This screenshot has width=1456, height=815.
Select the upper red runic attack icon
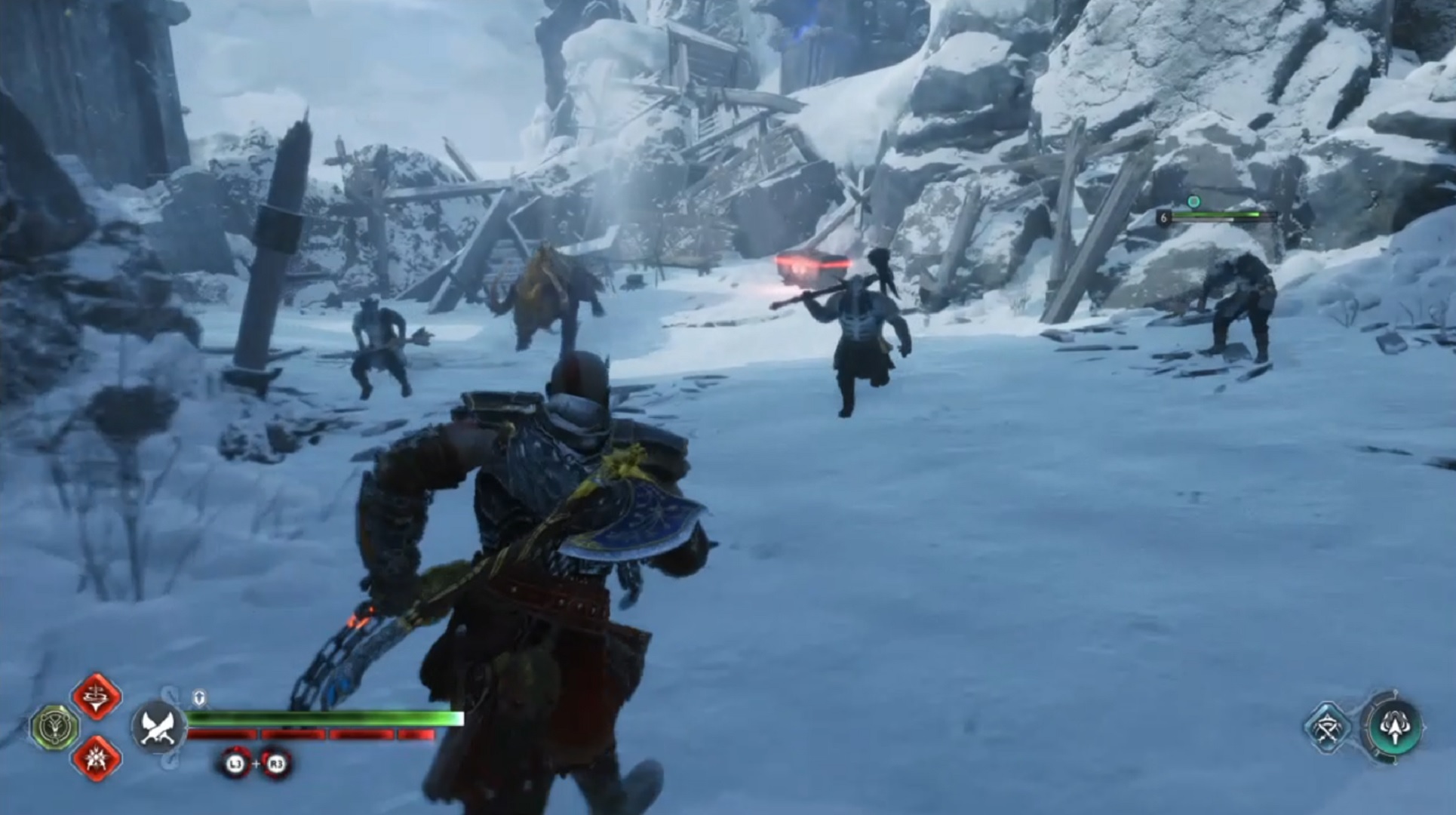click(x=97, y=696)
